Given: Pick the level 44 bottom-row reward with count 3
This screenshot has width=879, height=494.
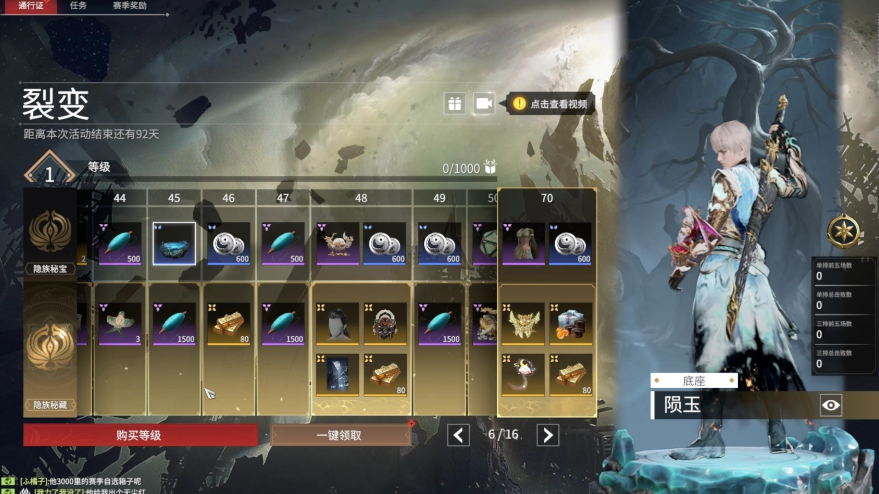Looking at the screenshot, I should [120, 324].
